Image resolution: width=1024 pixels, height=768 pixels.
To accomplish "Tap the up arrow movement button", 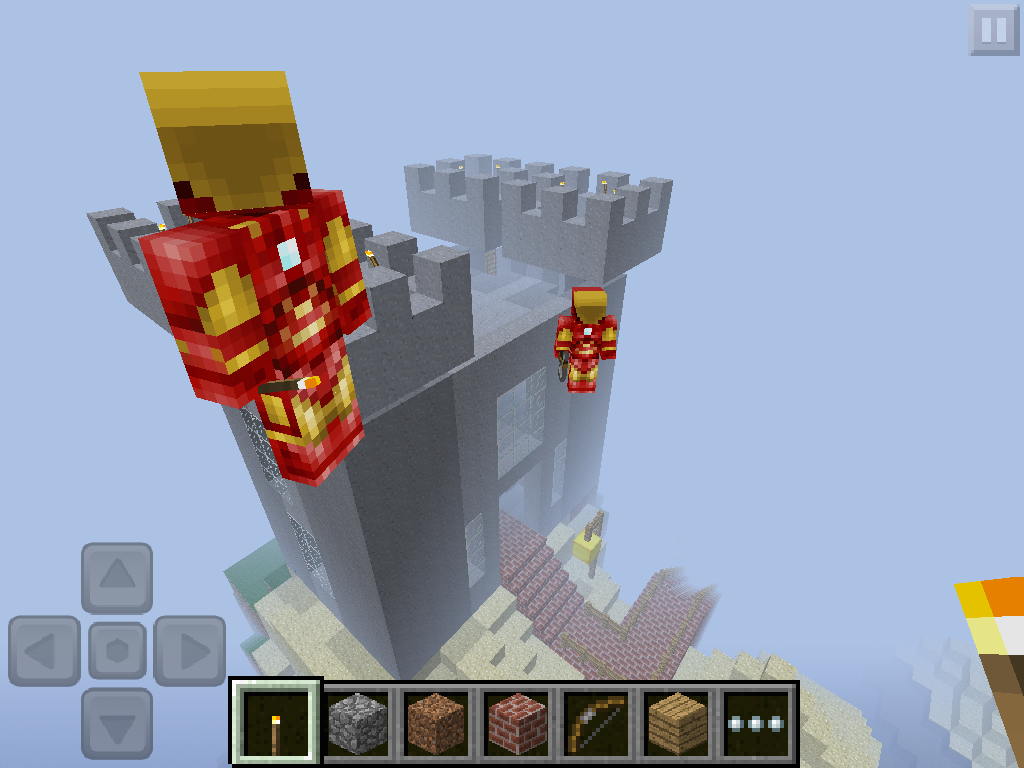I will click(x=117, y=577).
